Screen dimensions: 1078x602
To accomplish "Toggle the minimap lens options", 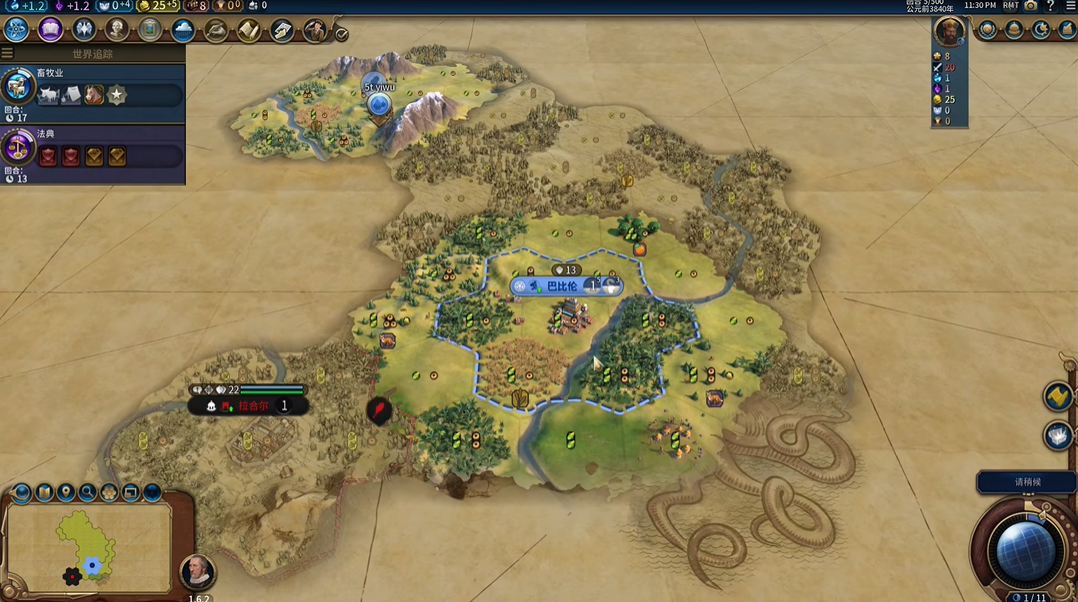I will [x=22, y=492].
